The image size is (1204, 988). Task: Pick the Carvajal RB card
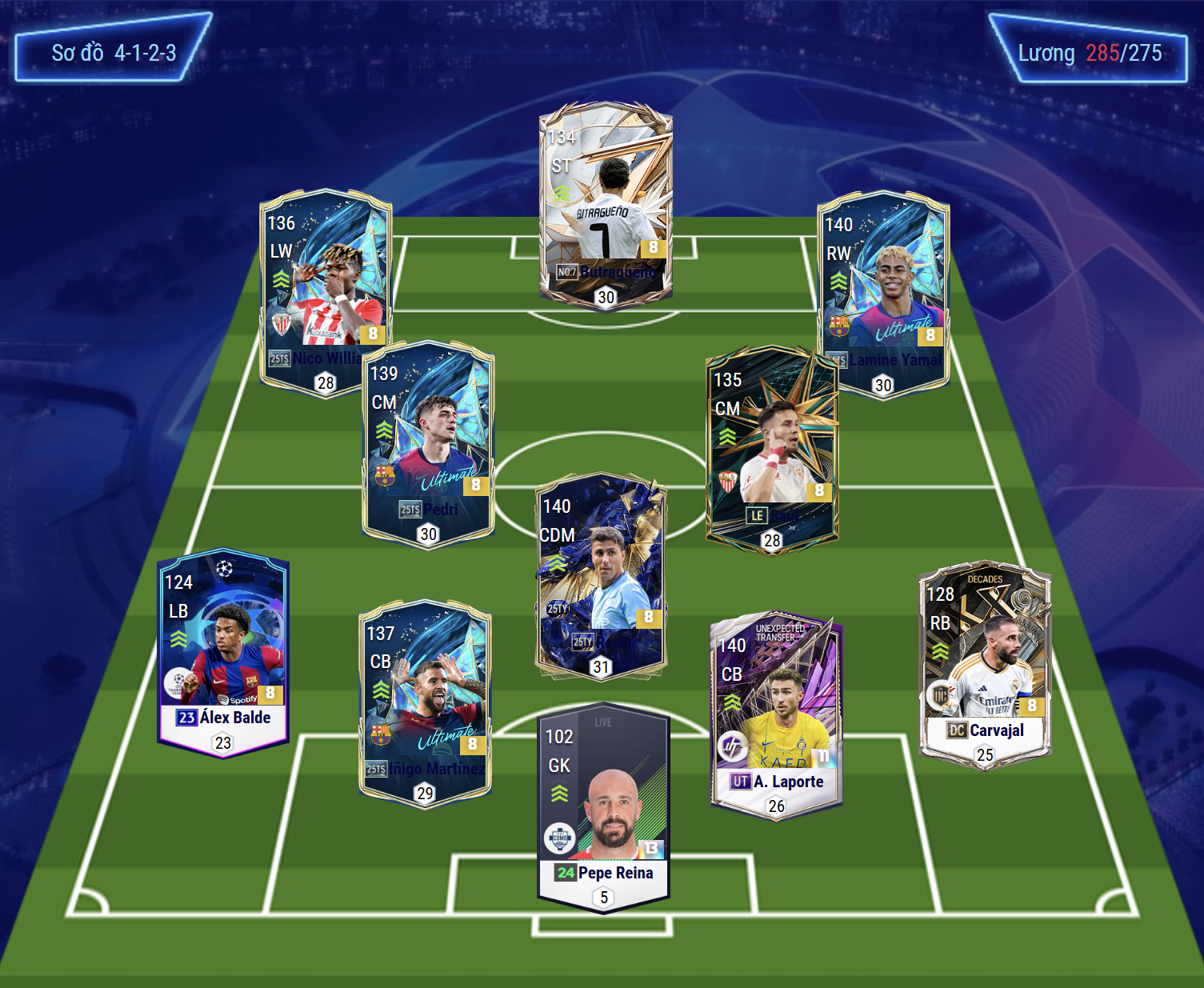985,664
